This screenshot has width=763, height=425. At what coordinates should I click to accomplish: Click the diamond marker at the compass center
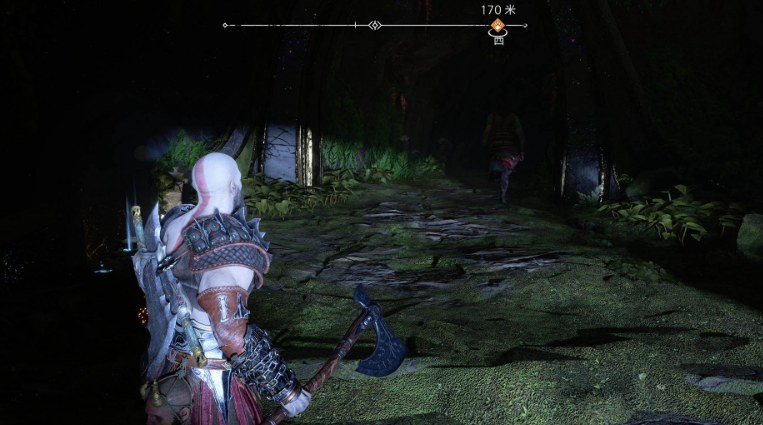[374, 25]
